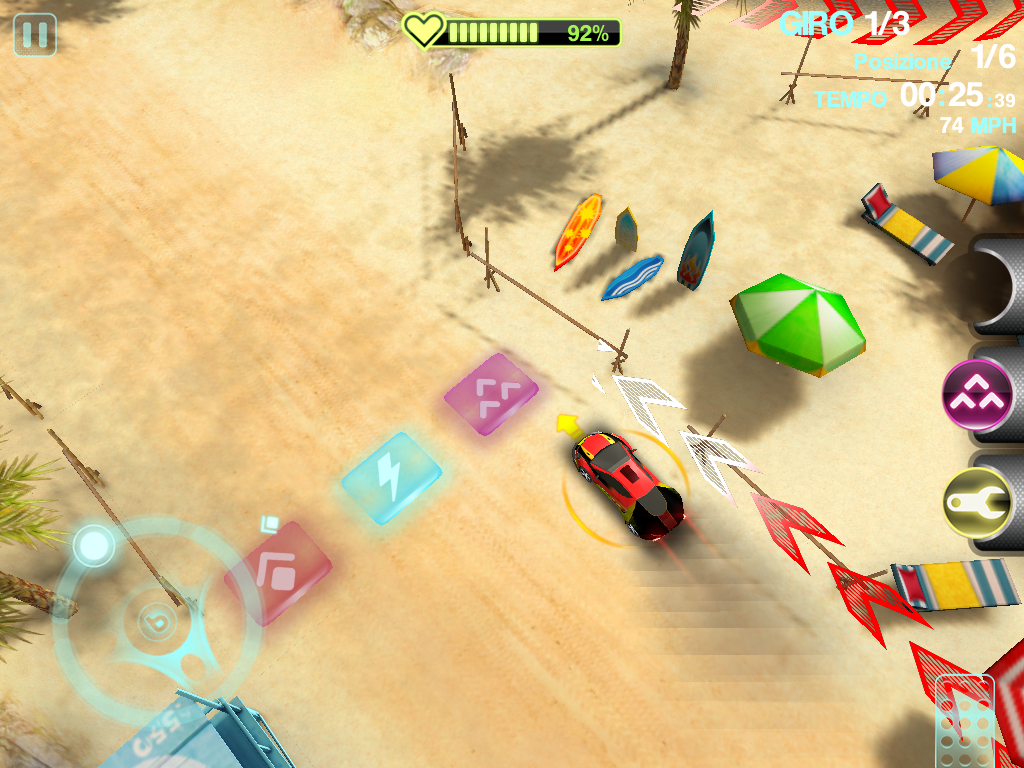Hit the metal gas pedal
1024x768 pixels.
(964, 721)
